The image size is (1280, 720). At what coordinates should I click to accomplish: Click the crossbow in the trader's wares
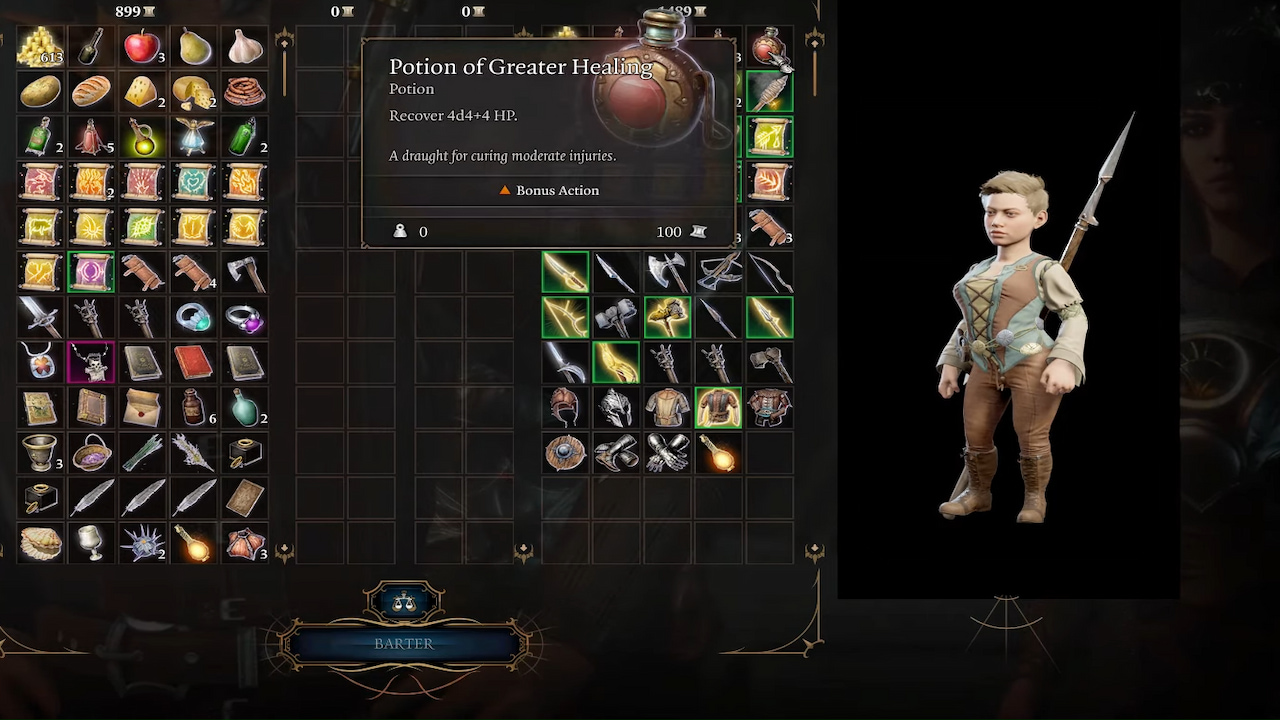tap(718, 271)
